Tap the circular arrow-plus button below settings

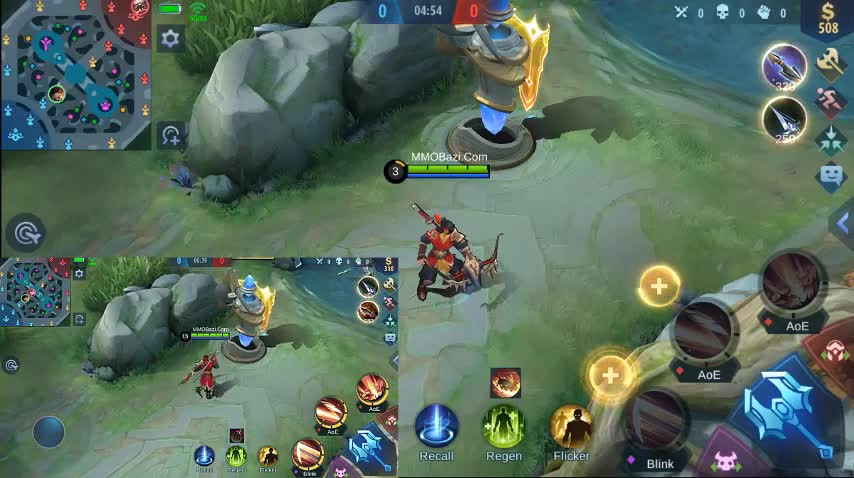click(171, 135)
